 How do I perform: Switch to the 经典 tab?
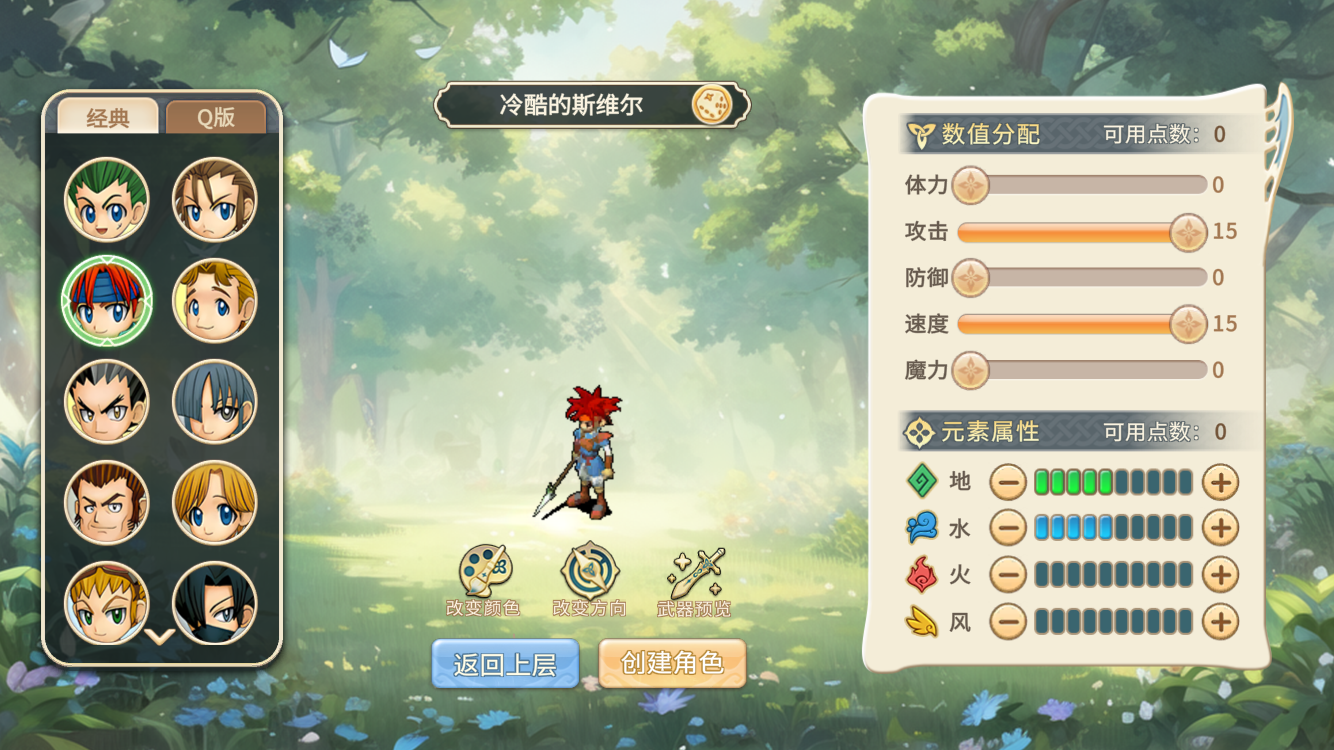[x=107, y=117]
